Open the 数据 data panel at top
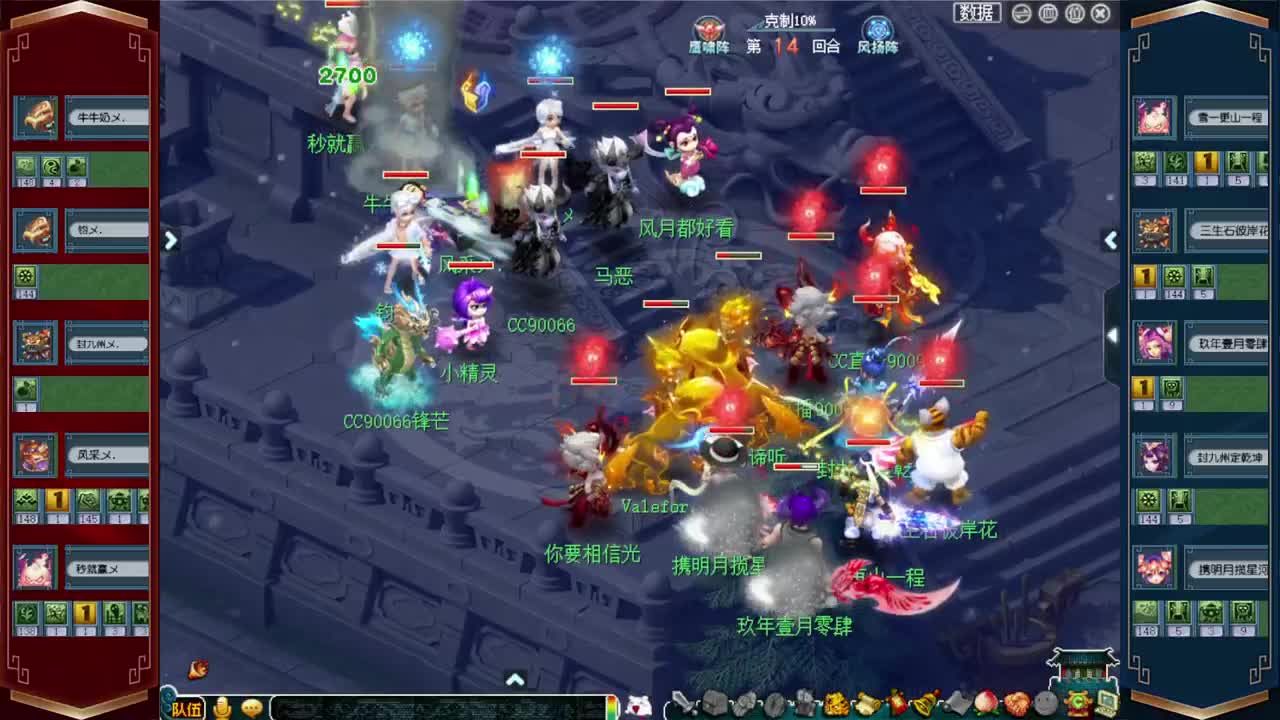1280x720 pixels. tap(976, 12)
